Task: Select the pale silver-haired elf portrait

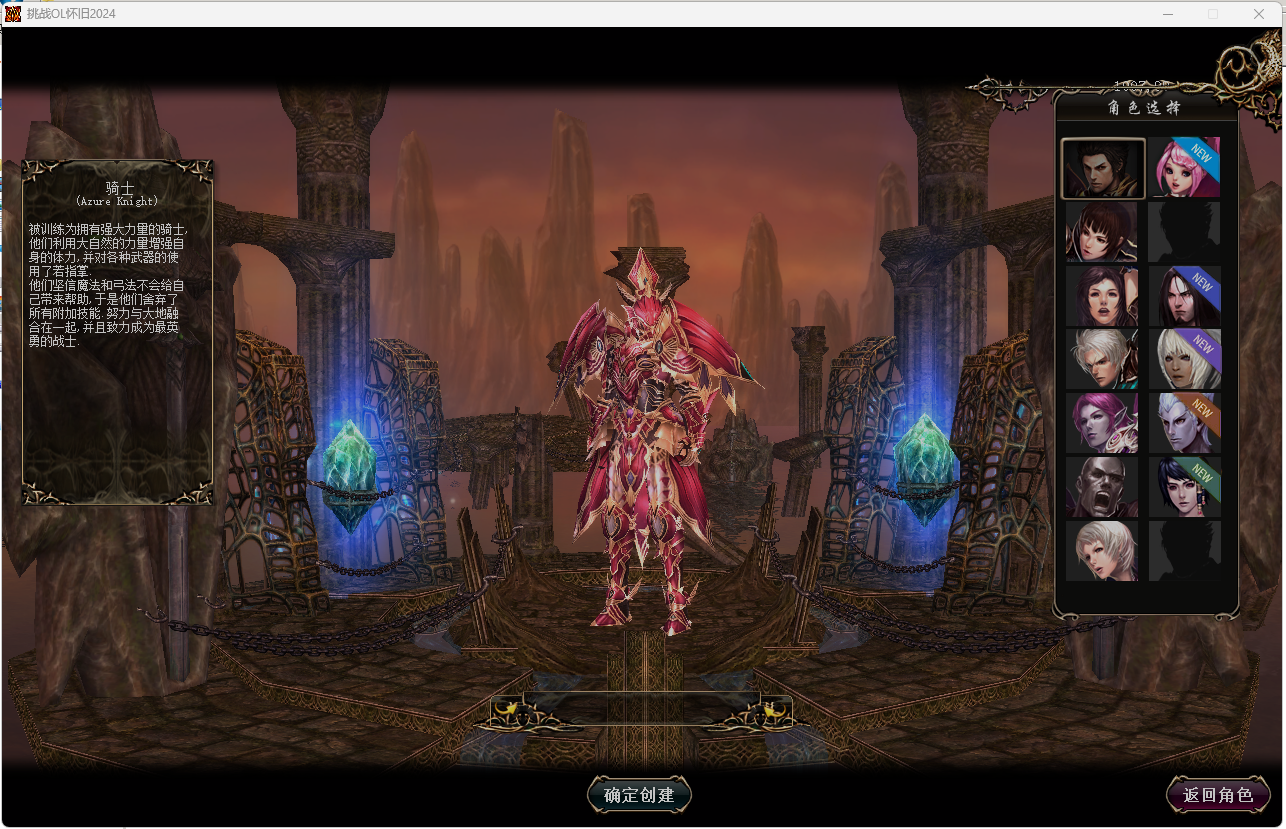Action: (x=1185, y=423)
